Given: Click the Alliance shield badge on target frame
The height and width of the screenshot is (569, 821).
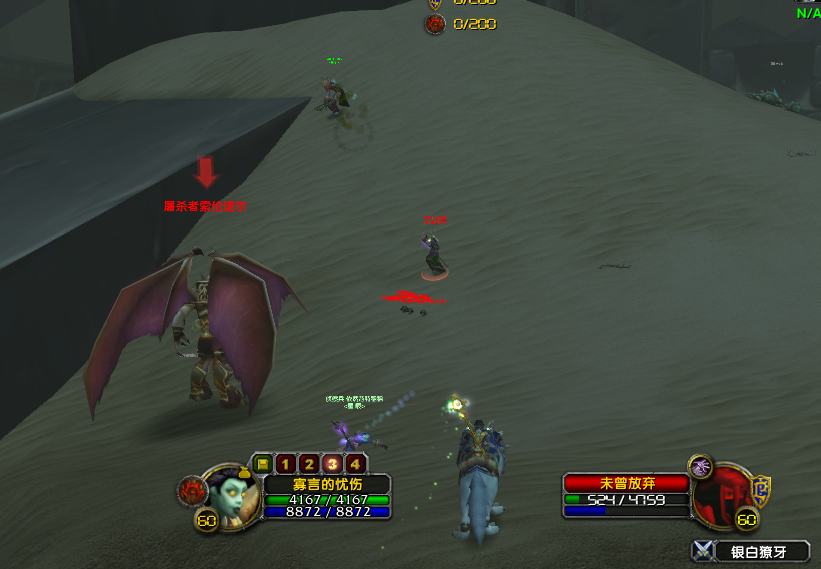Looking at the screenshot, I should tap(761, 489).
